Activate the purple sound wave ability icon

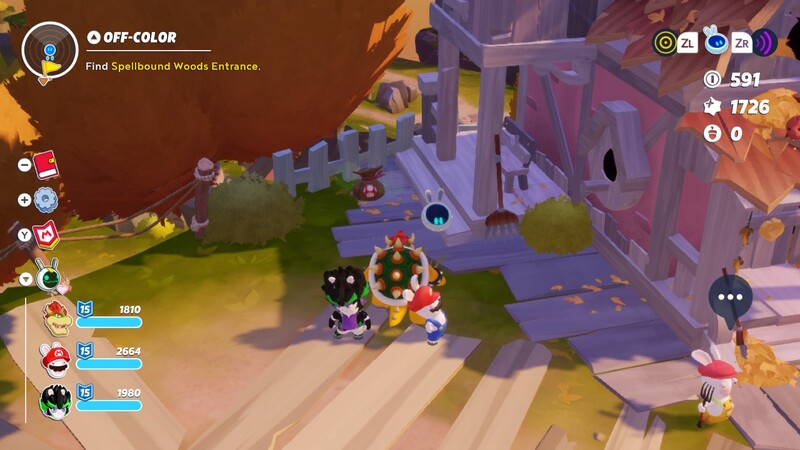point(764,42)
